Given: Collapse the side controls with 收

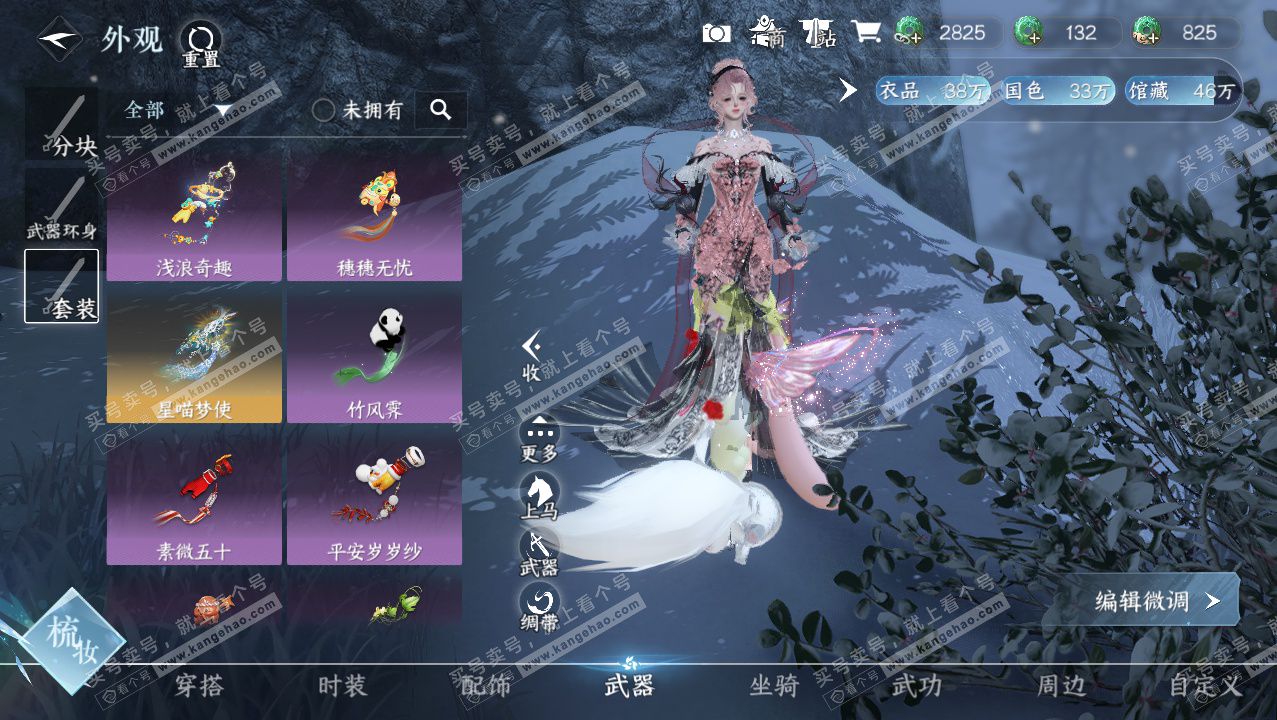Looking at the screenshot, I should [x=532, y=356].
